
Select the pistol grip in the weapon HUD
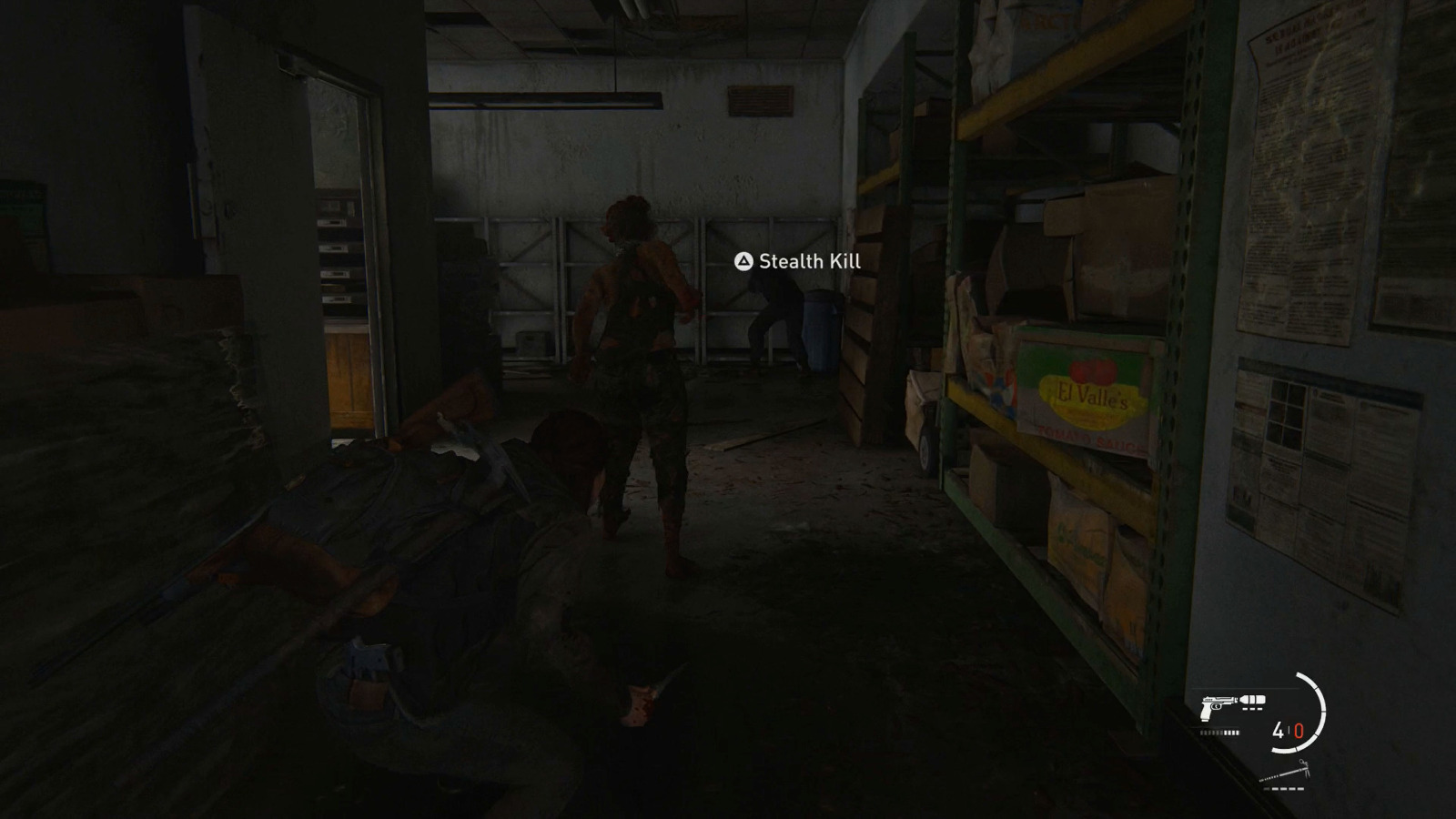[1206, 714]
